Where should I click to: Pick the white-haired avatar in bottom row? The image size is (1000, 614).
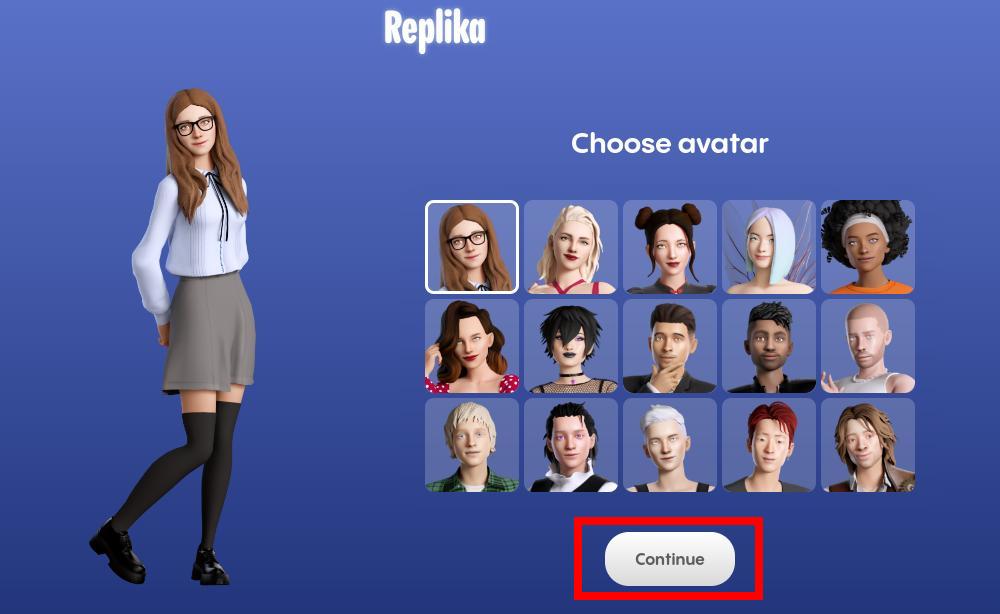(670, 445)
